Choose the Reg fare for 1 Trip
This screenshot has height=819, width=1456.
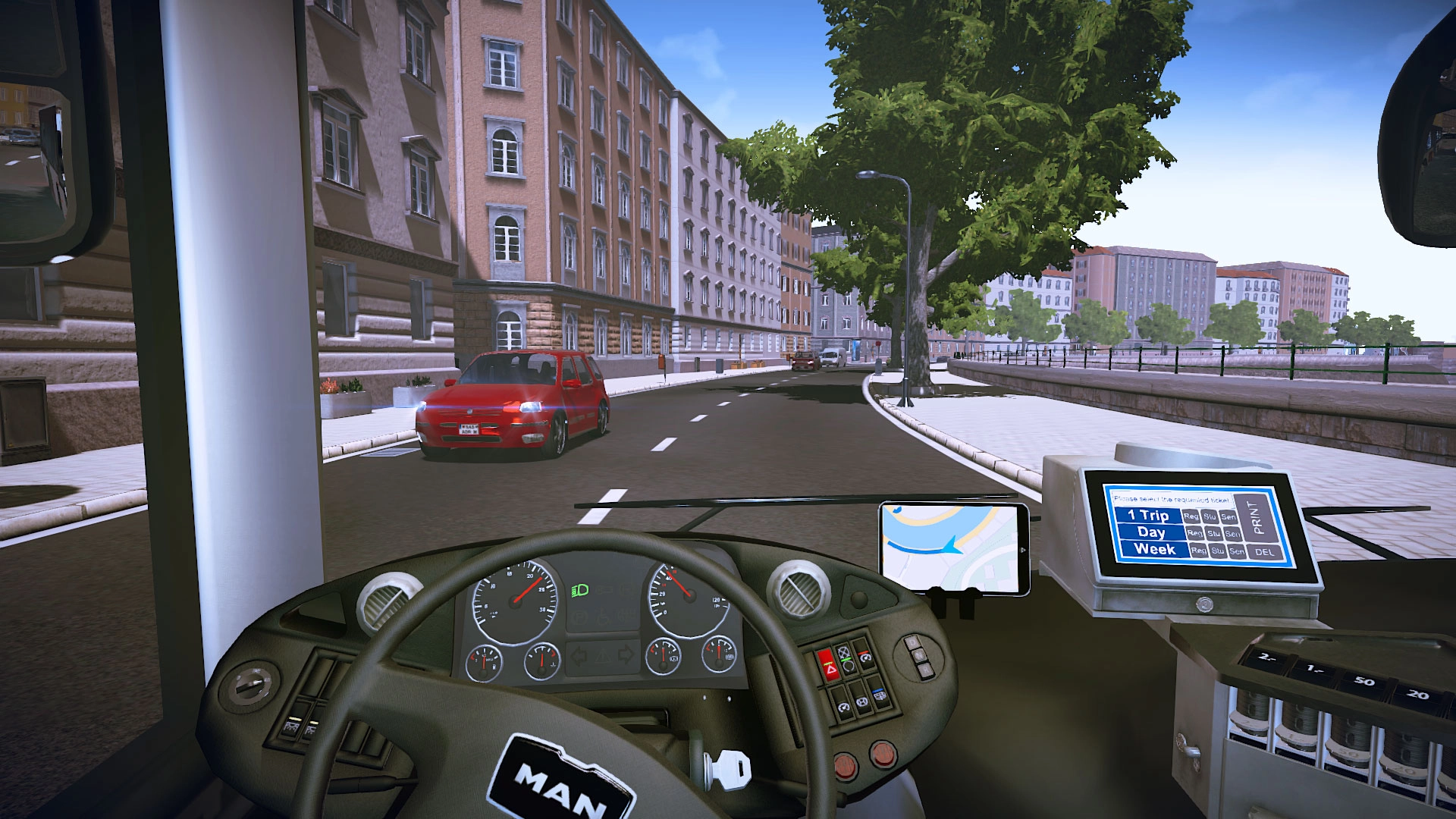point(1191,517)
